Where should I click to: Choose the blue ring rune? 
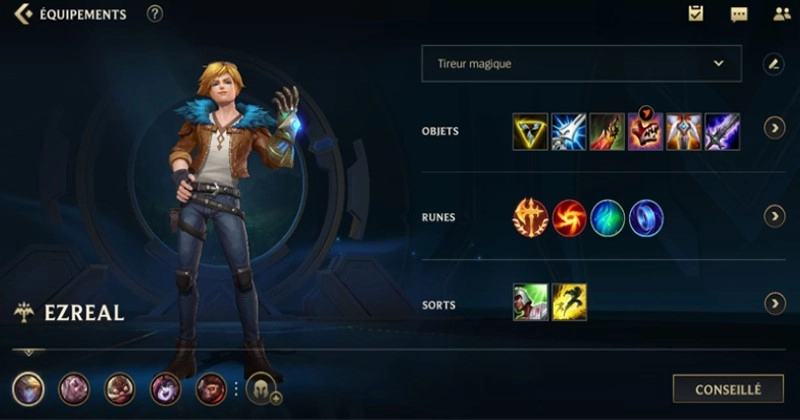646,217
